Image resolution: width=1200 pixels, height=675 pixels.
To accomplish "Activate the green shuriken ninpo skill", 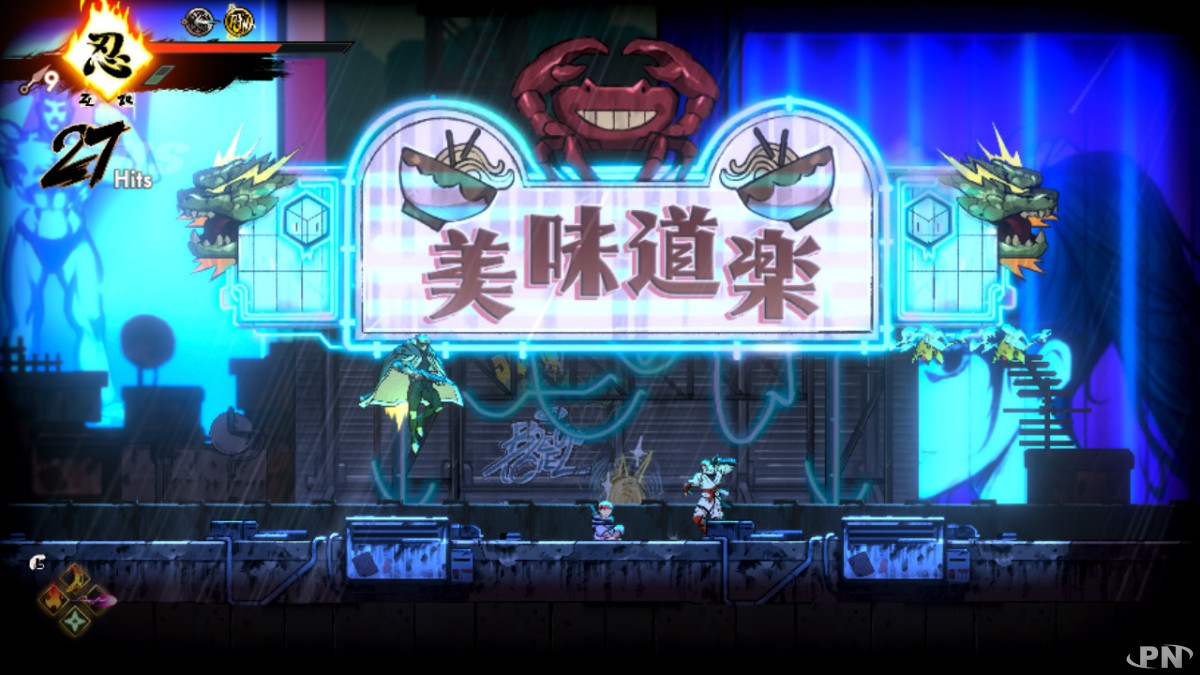I will 76,621.
